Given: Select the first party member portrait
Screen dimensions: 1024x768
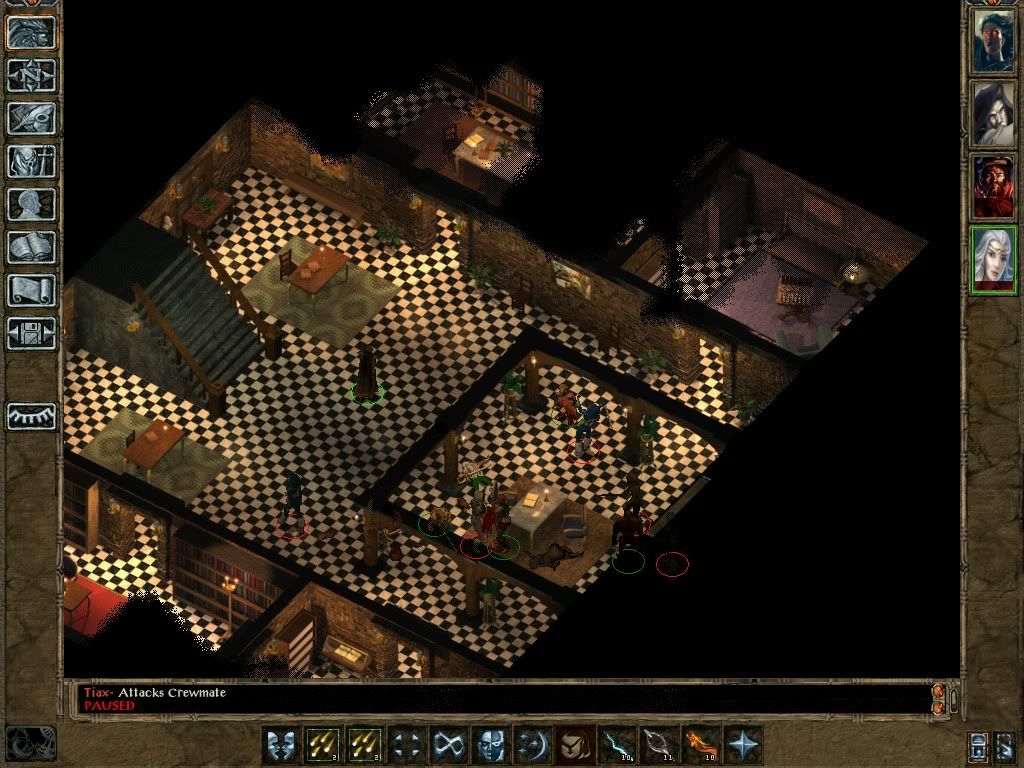Looking at the screenshot, I should pos(993,41).
